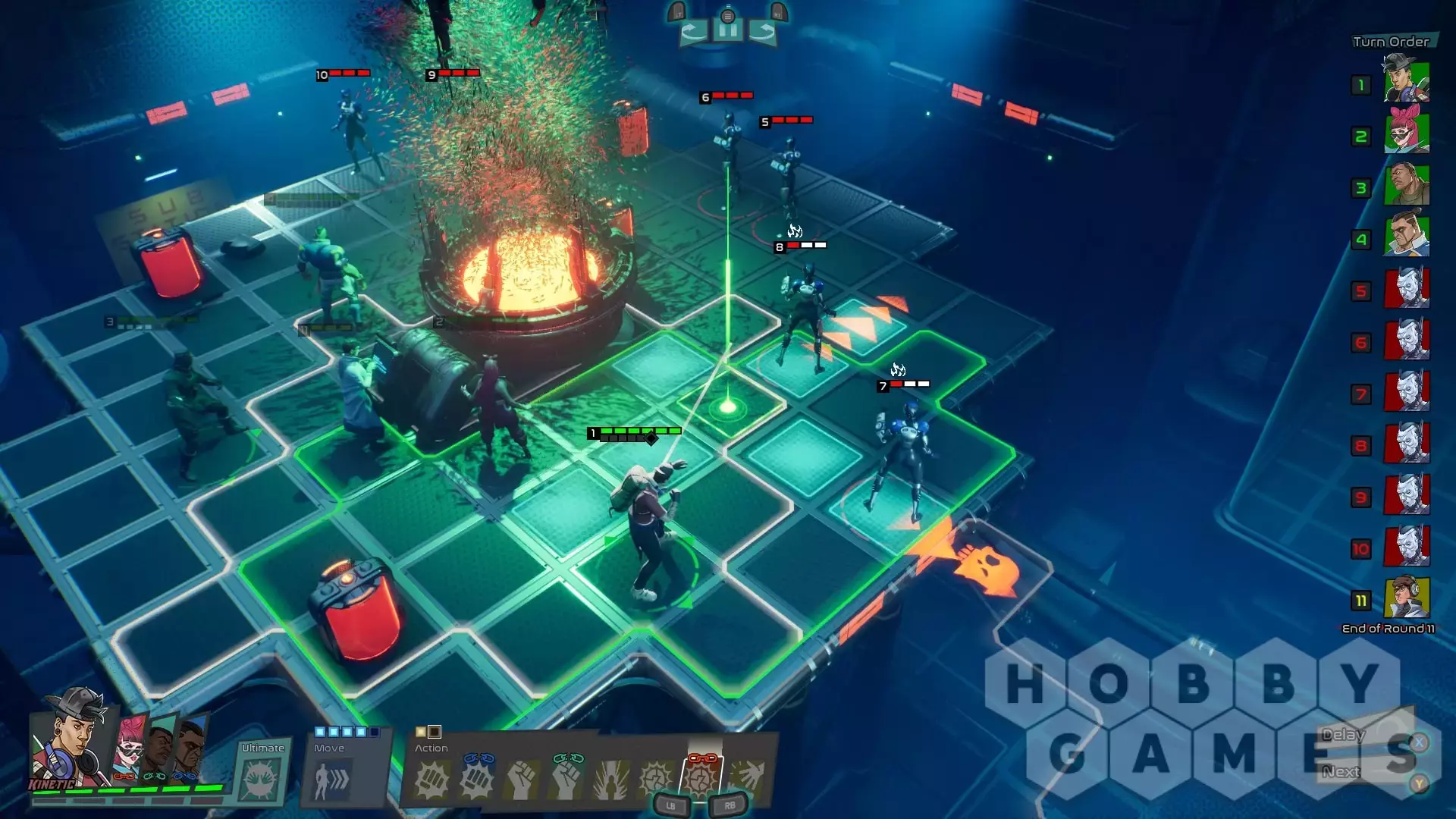Rotate the camera using the left arrow button
Viewport: 1456px width, 819px height.
point(693,32)
